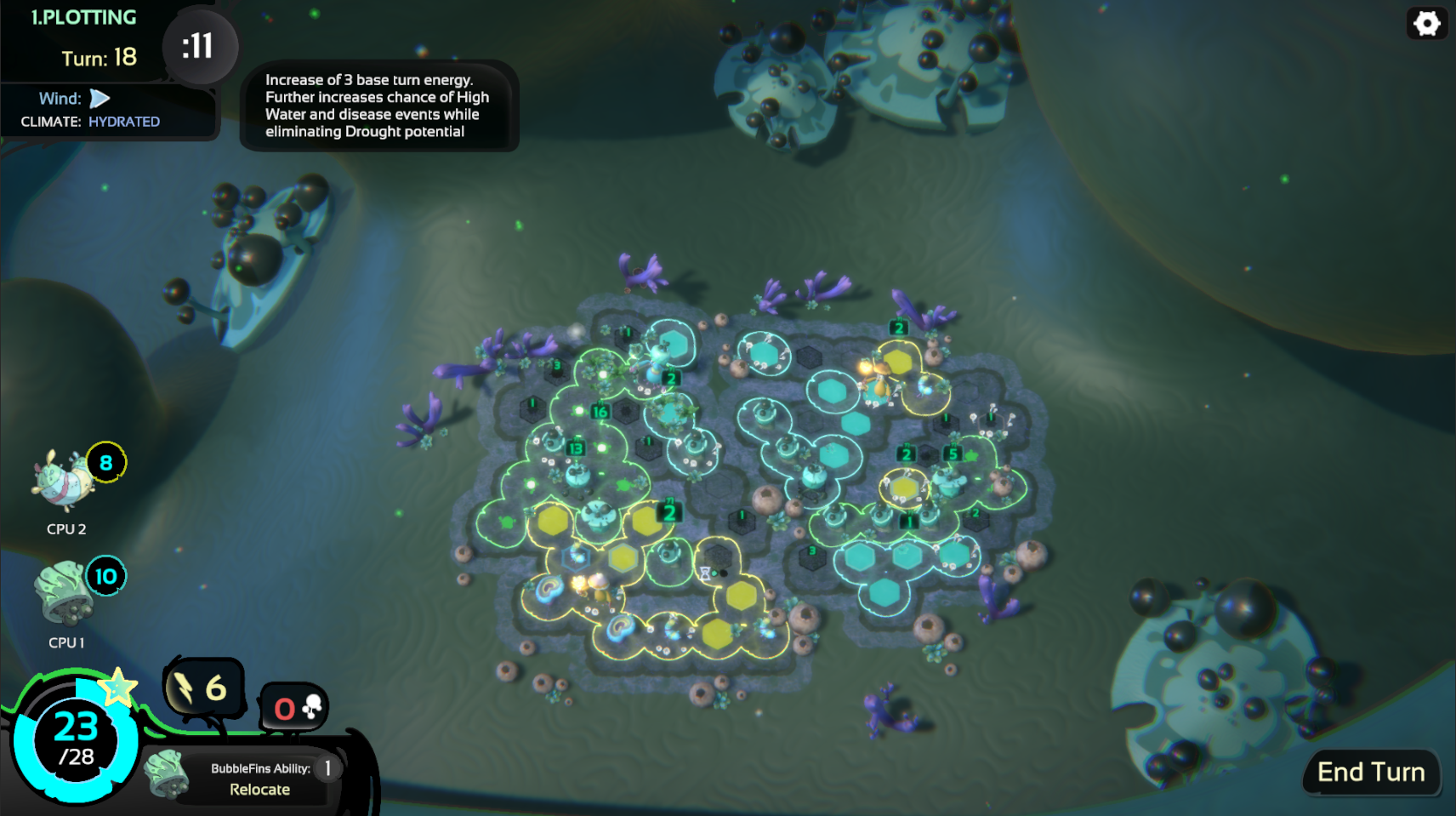Toggle the CPU 1 score ring

(107, 576)
